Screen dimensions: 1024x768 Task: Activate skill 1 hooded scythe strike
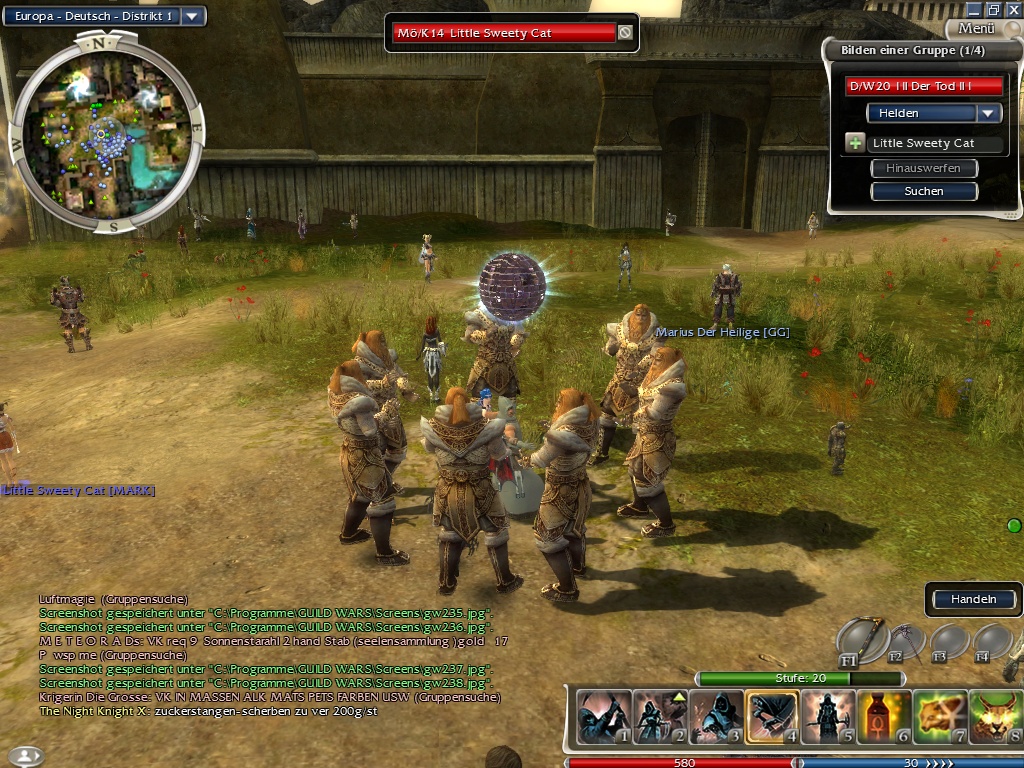(x=605, y=717)
